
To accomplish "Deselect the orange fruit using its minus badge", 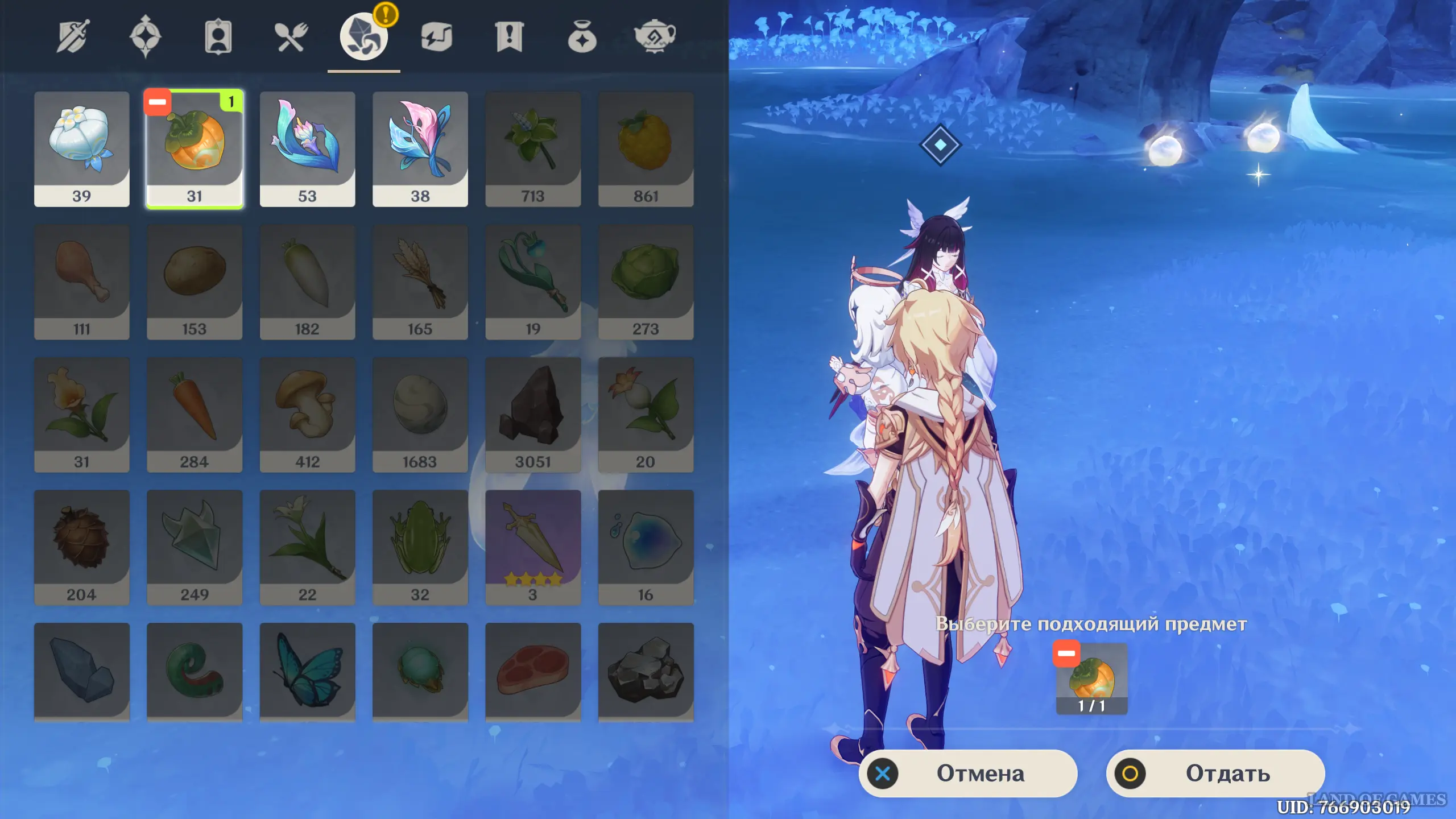I will tap(158, 102).
